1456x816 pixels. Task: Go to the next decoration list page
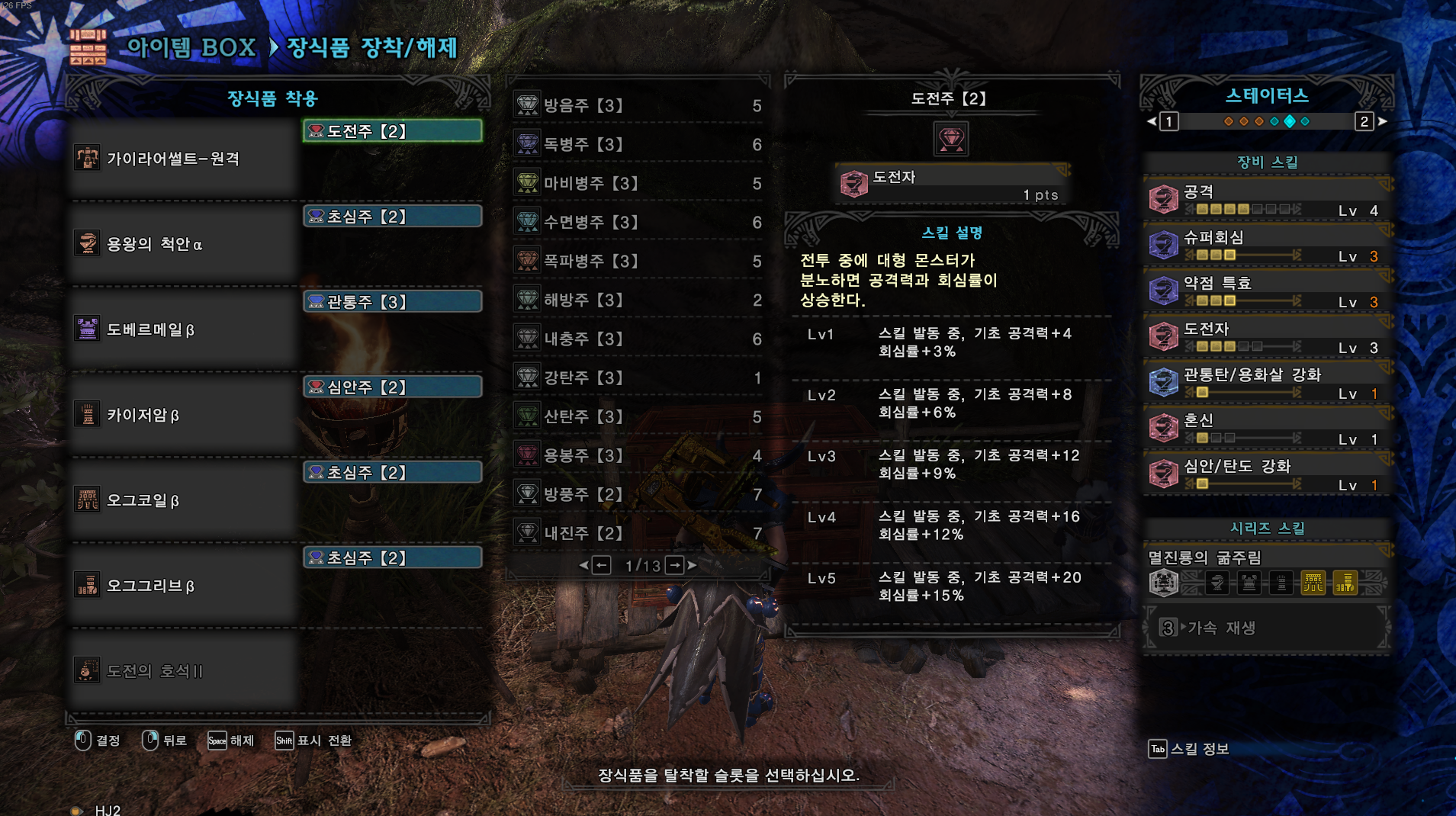coord(676,565)
